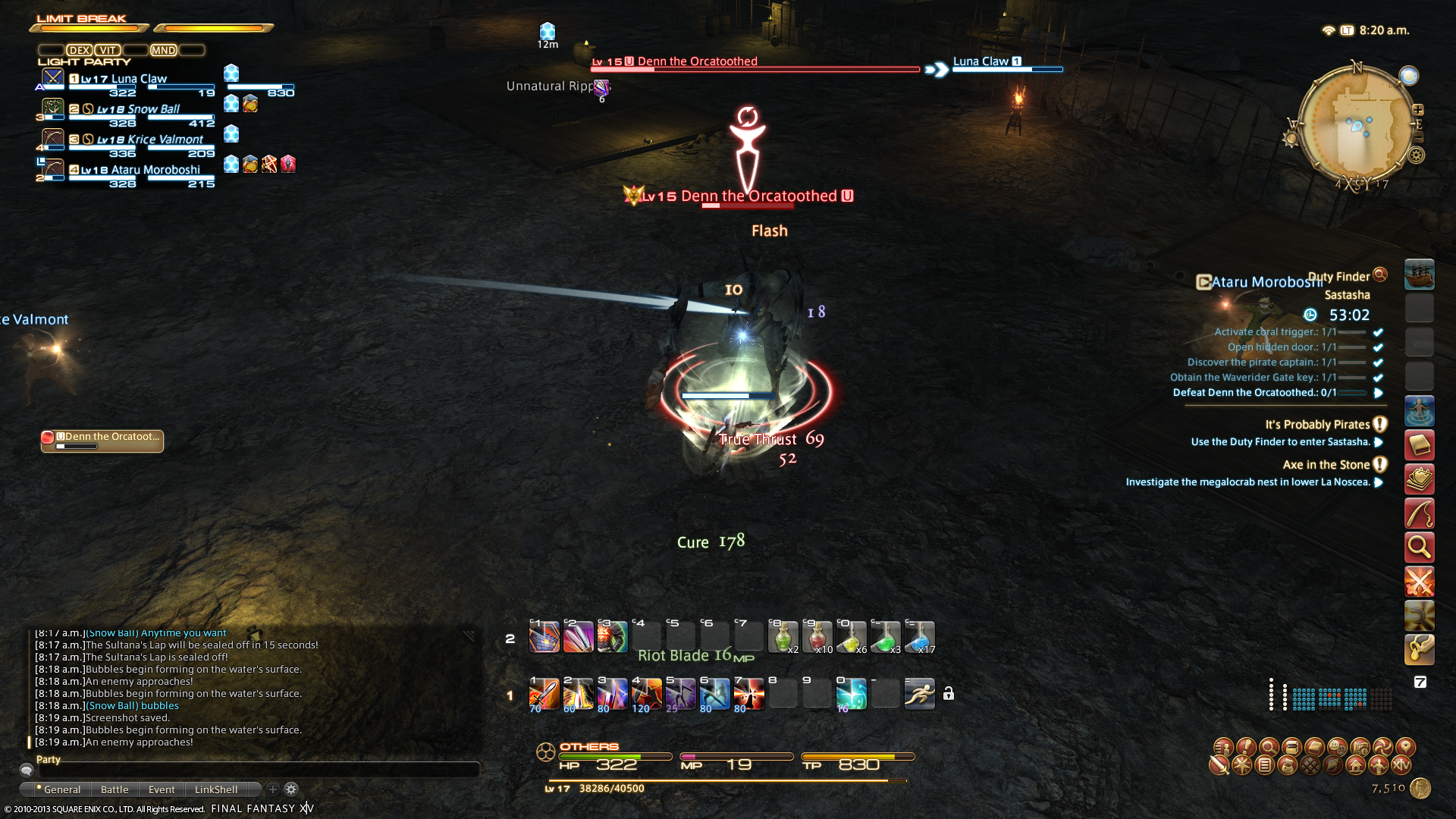The image size is (1456, 819).
Task: Select the It's Probably Pirates quest entry
Action: [1316, 425]
